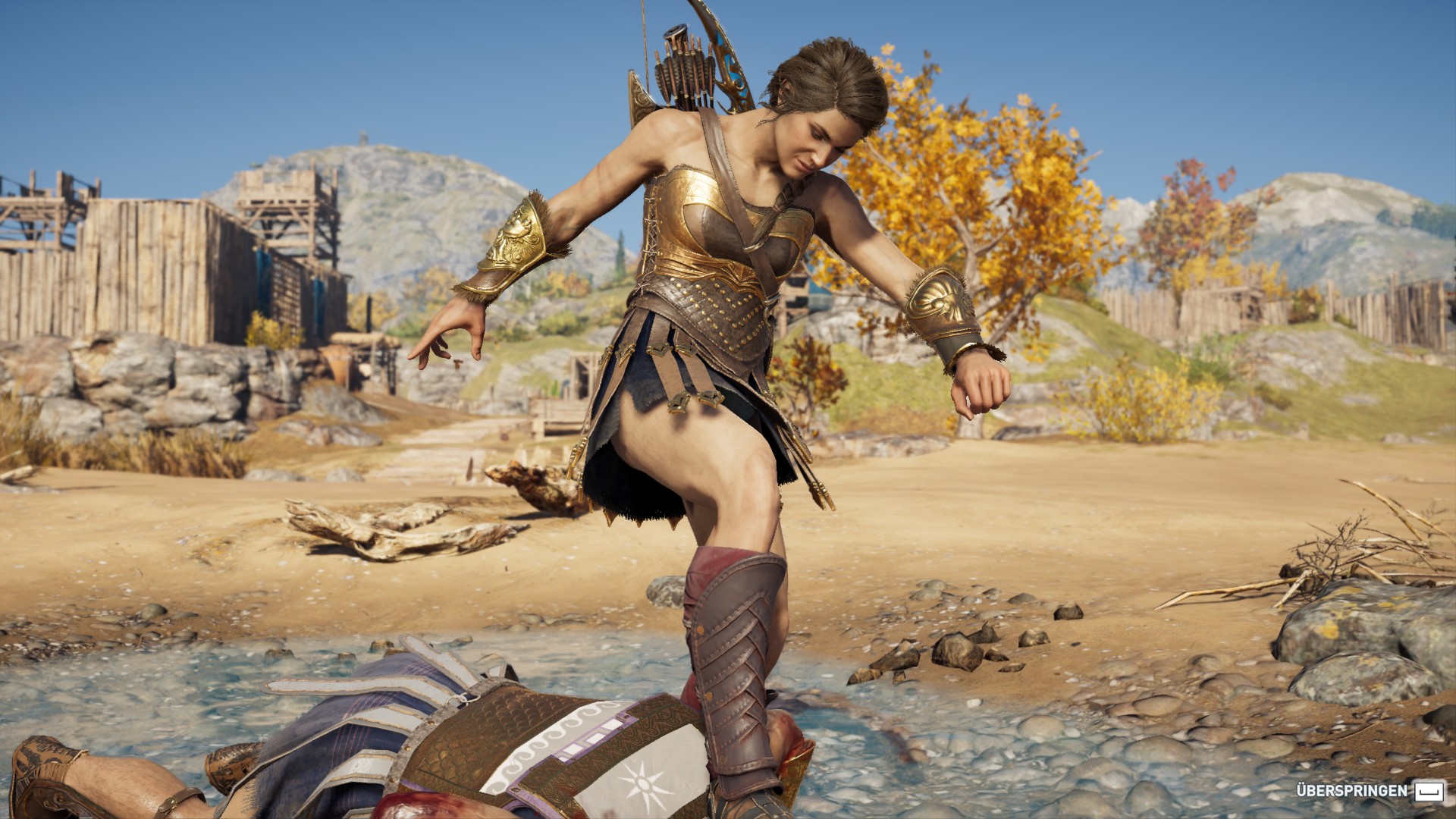
Task: Click the quiver of arrows
Action: tap(682, 68)
